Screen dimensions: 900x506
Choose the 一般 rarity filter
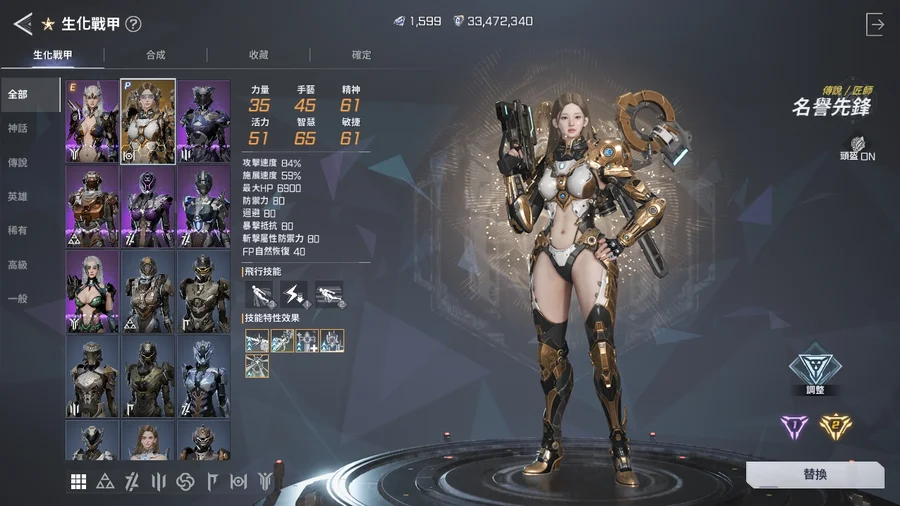coord(18,299)
